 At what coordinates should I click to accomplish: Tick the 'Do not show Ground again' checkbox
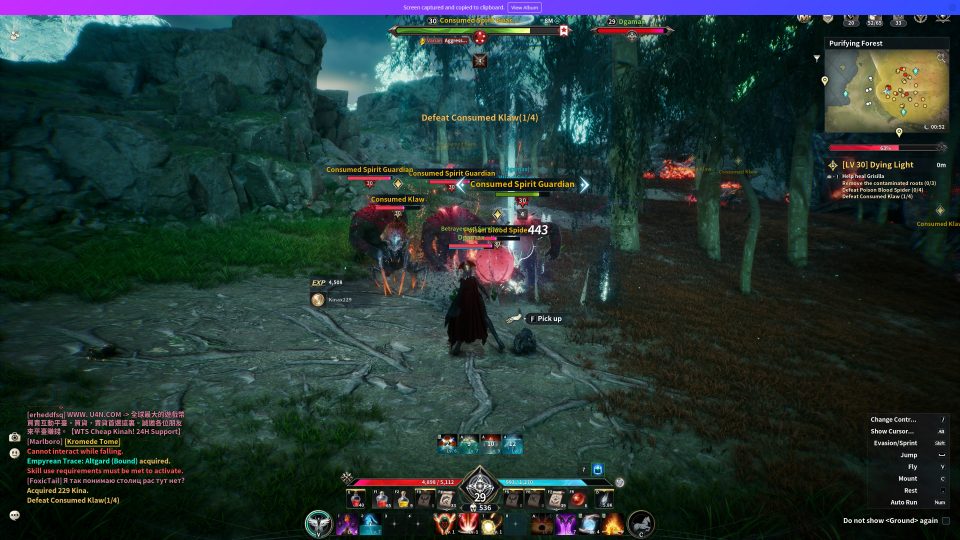pyautogui.click(x=946, y=520)
